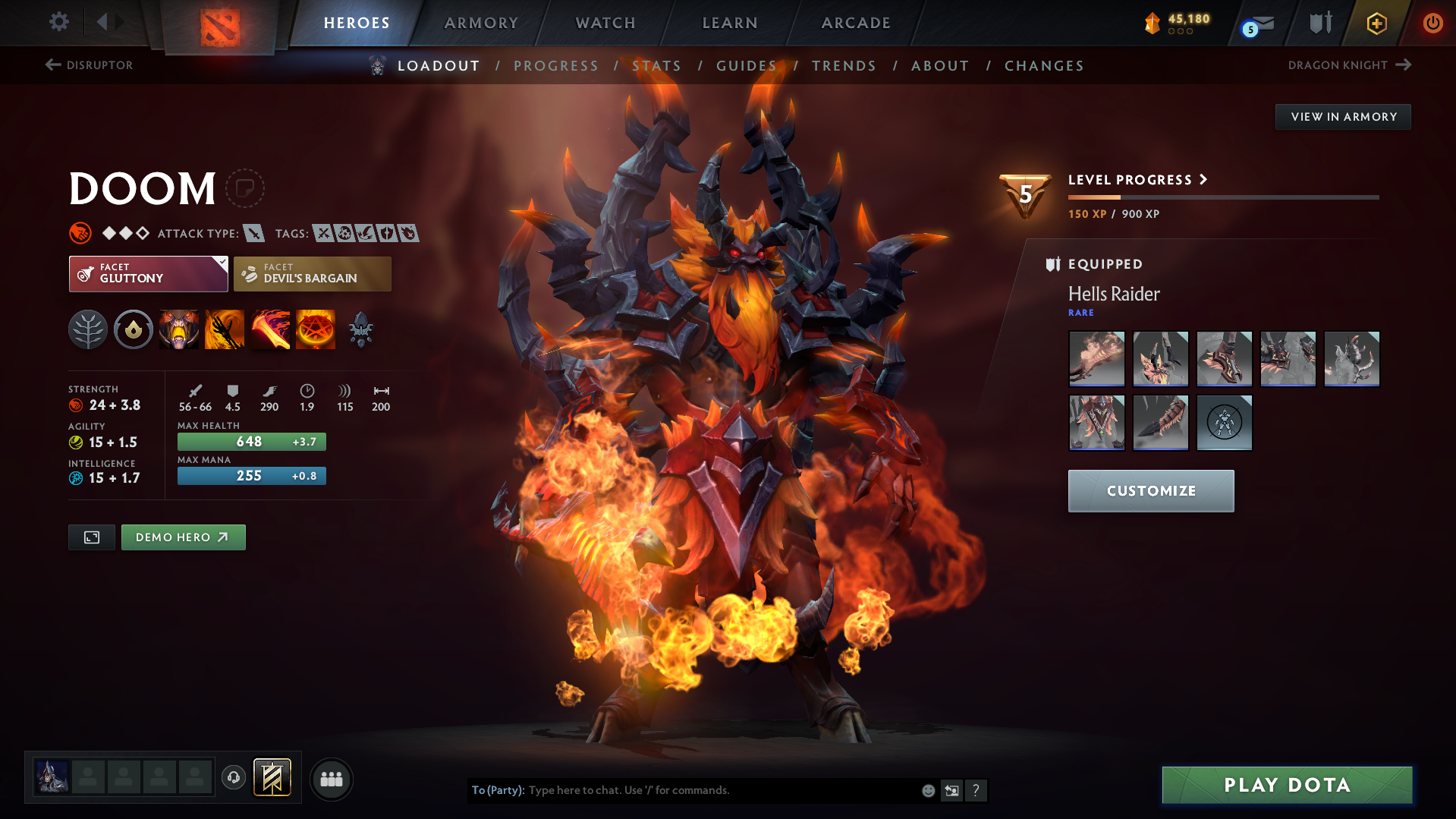Open Level Progress details chevron
The width and height of the screenshot is (1456, 819).
[1203, 180]
